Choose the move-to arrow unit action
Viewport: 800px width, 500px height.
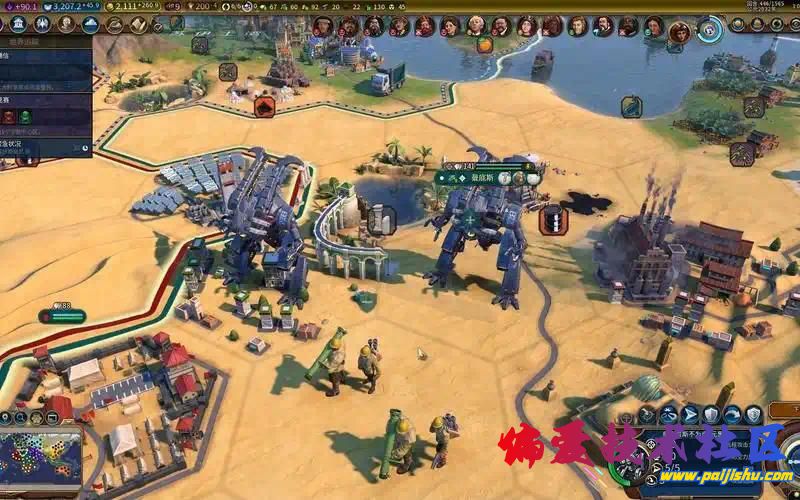click(x=688, y=414)
